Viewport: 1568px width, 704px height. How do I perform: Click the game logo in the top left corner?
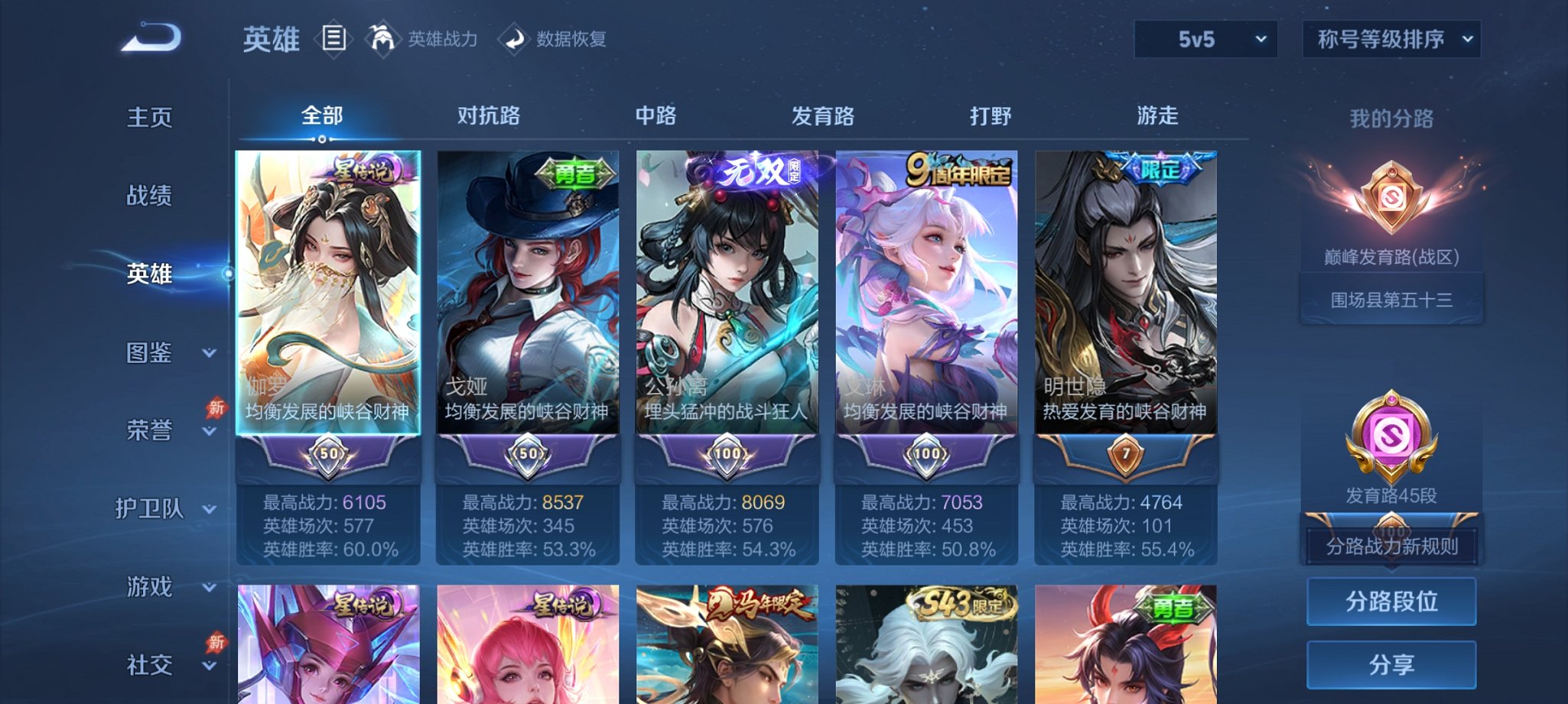coord(151,36)
